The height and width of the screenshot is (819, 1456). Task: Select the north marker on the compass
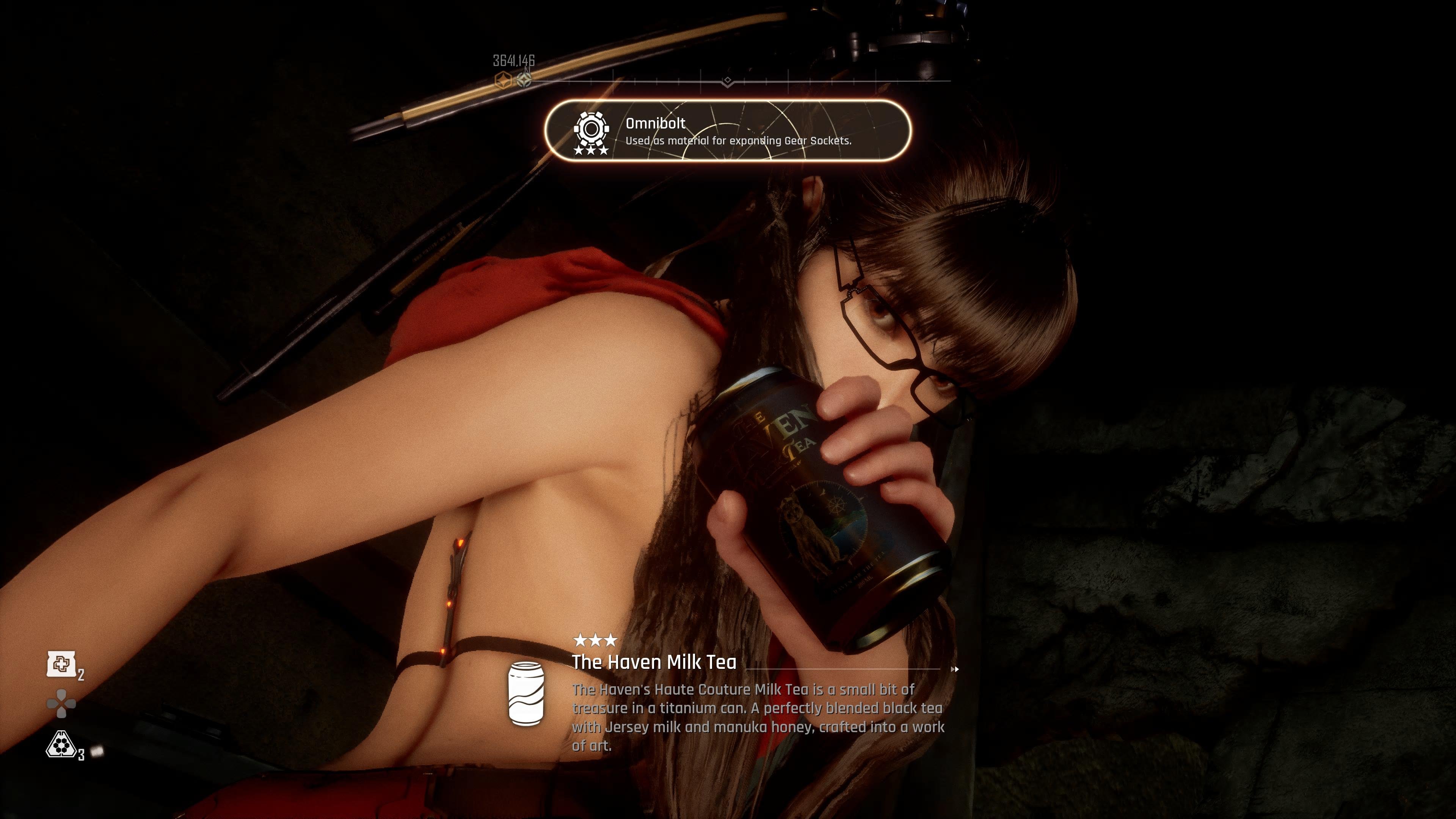click(x=526, y=78)
